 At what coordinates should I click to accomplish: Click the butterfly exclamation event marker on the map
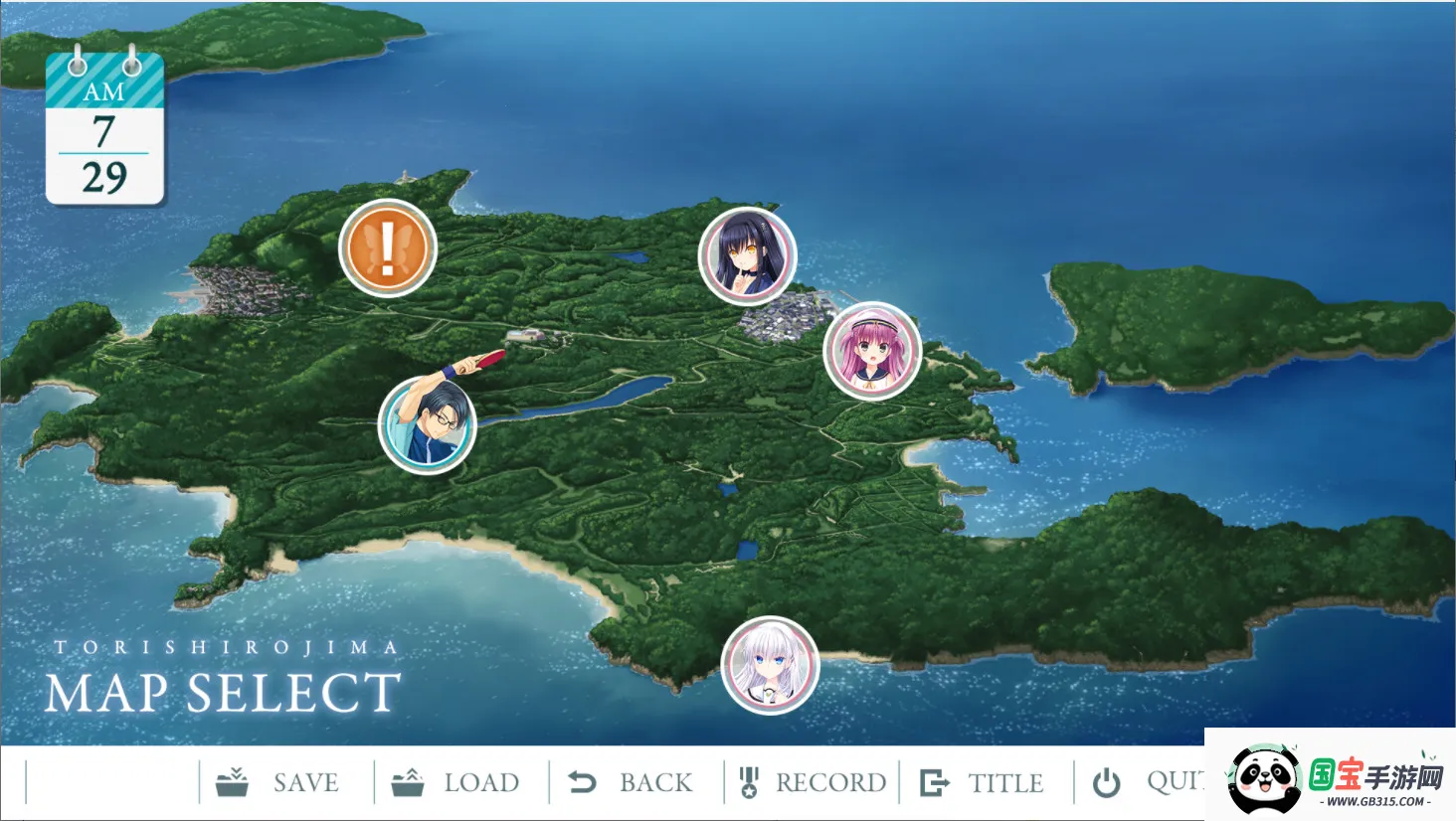pyautogui.click(x=387, y=247)
